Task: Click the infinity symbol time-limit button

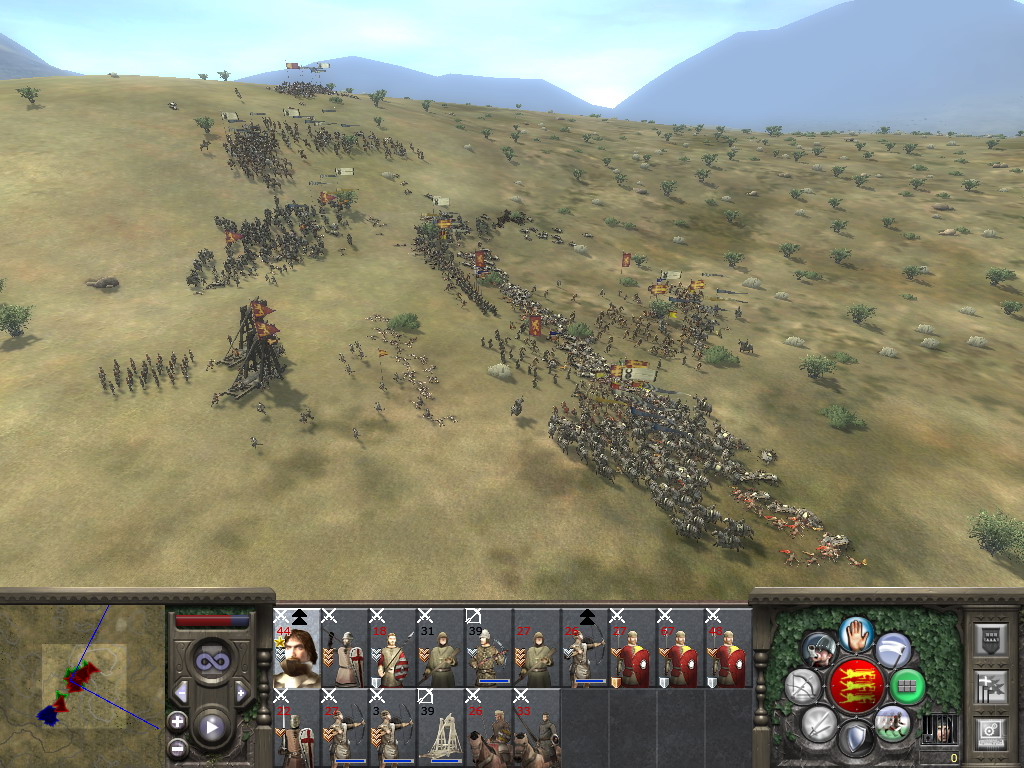Action: pos(211,662)
